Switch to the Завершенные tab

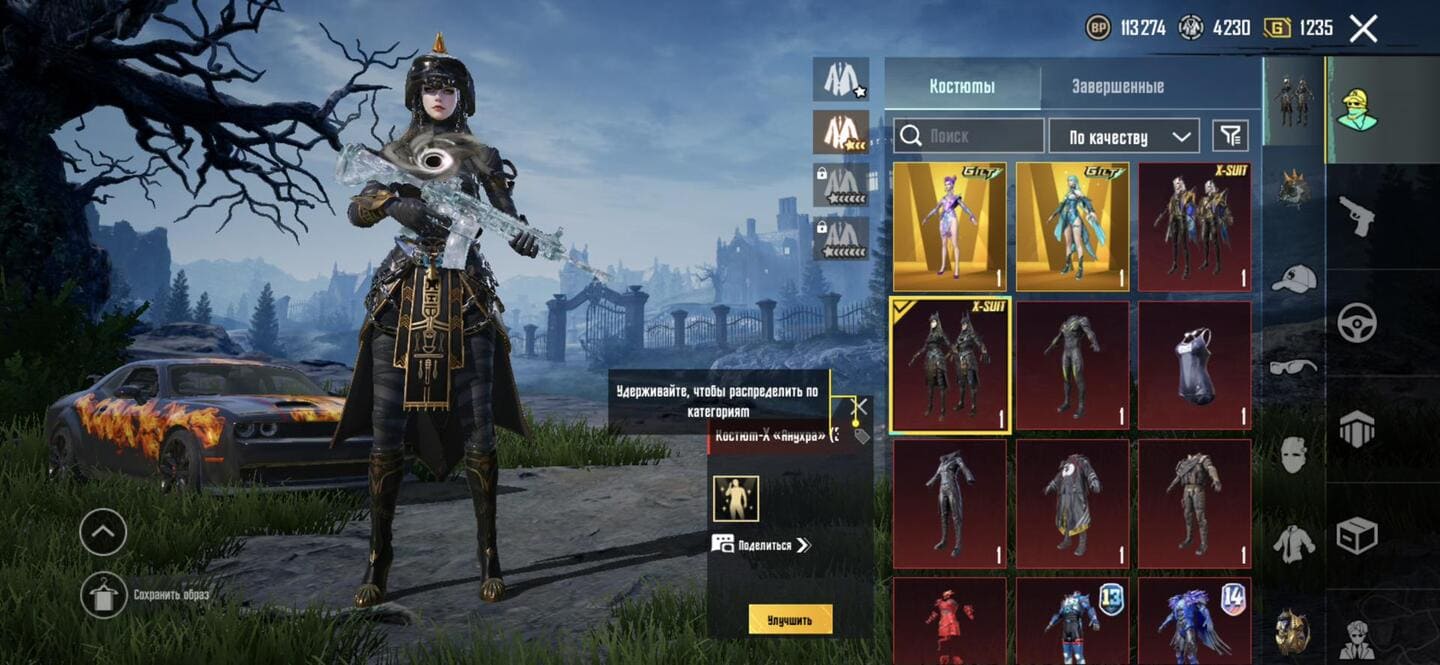(1117, 86)
